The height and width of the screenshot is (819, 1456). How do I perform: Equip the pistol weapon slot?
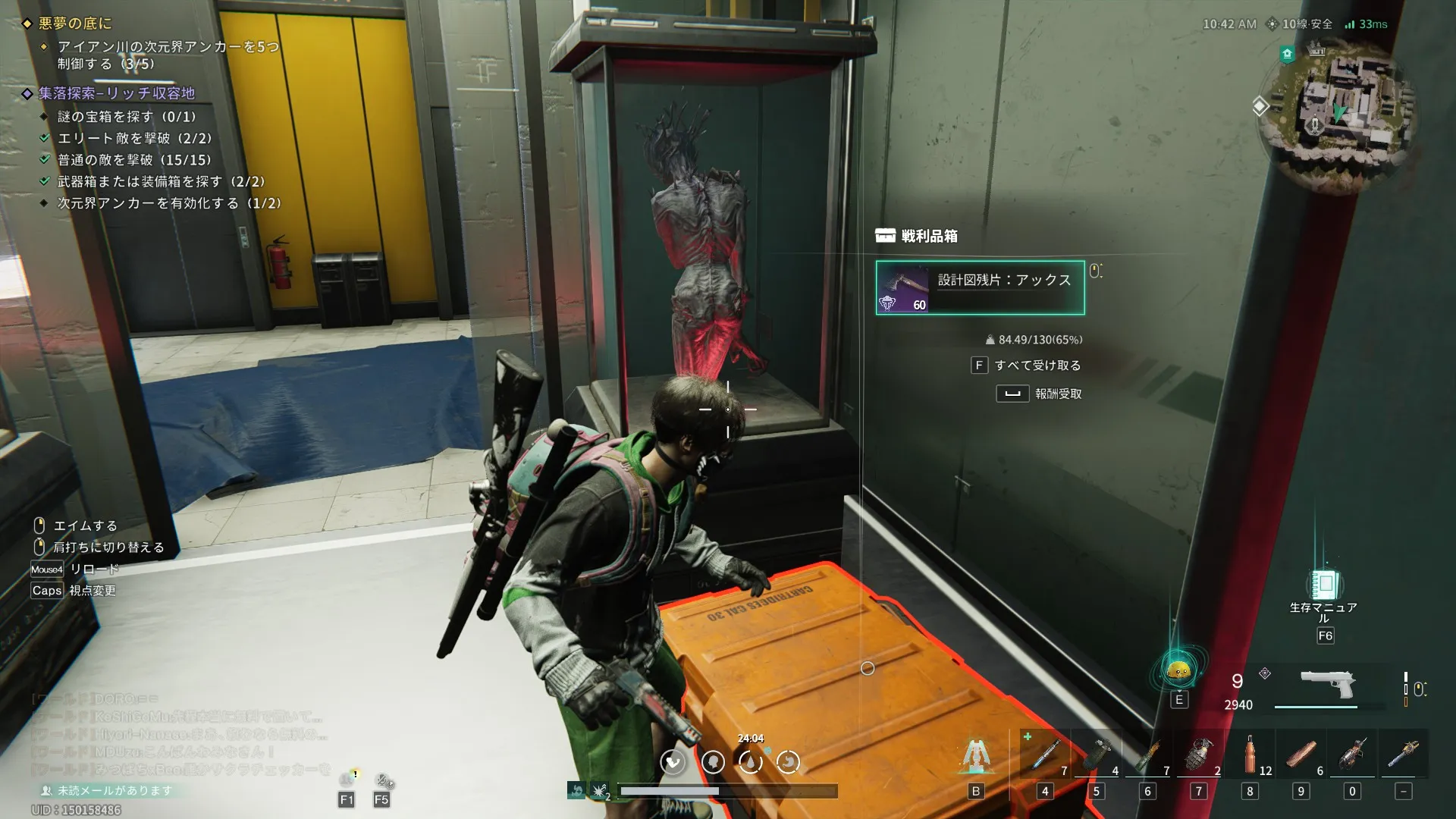pos(1327,685)
